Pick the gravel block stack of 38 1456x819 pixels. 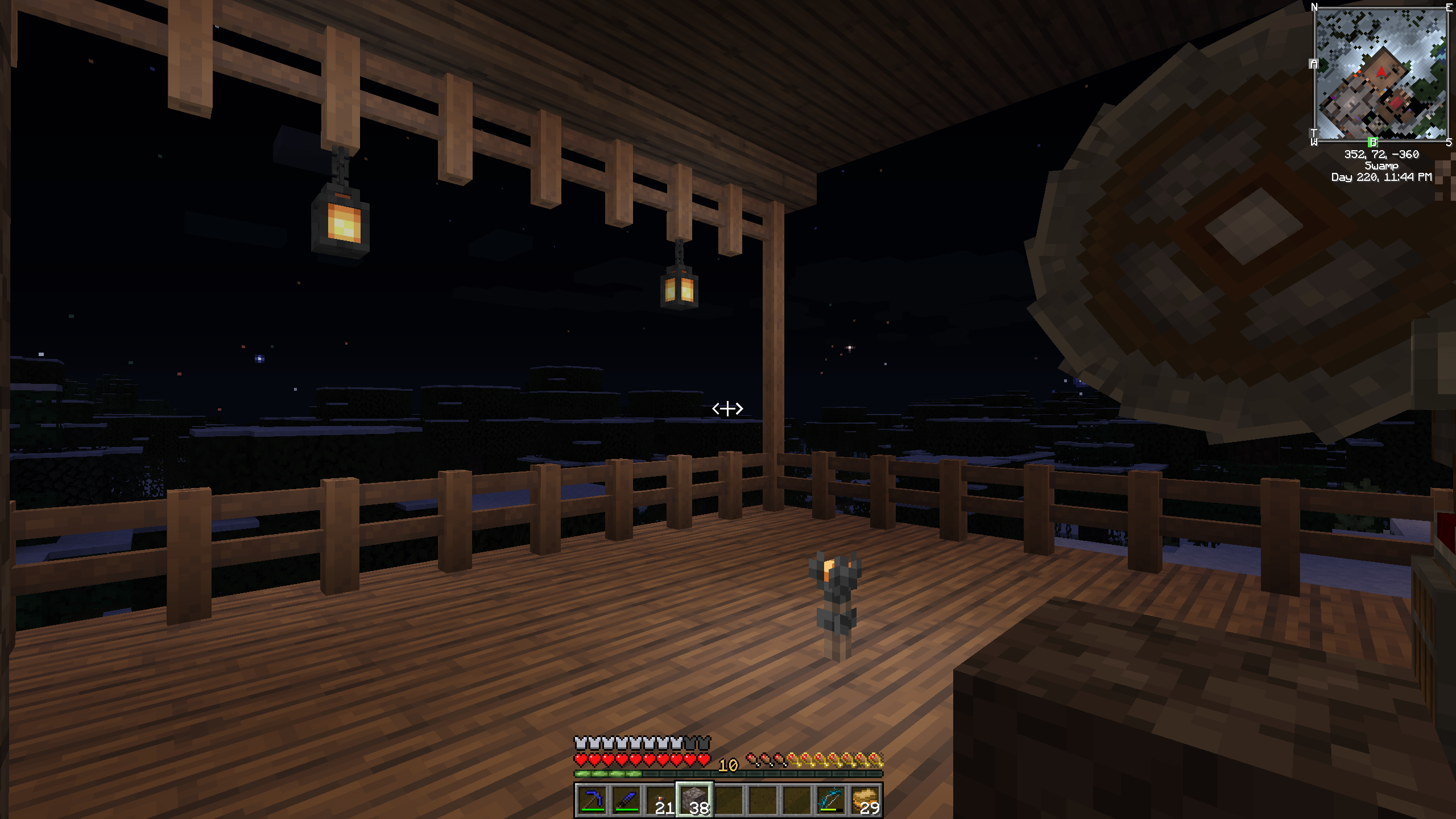coord(694,800)
